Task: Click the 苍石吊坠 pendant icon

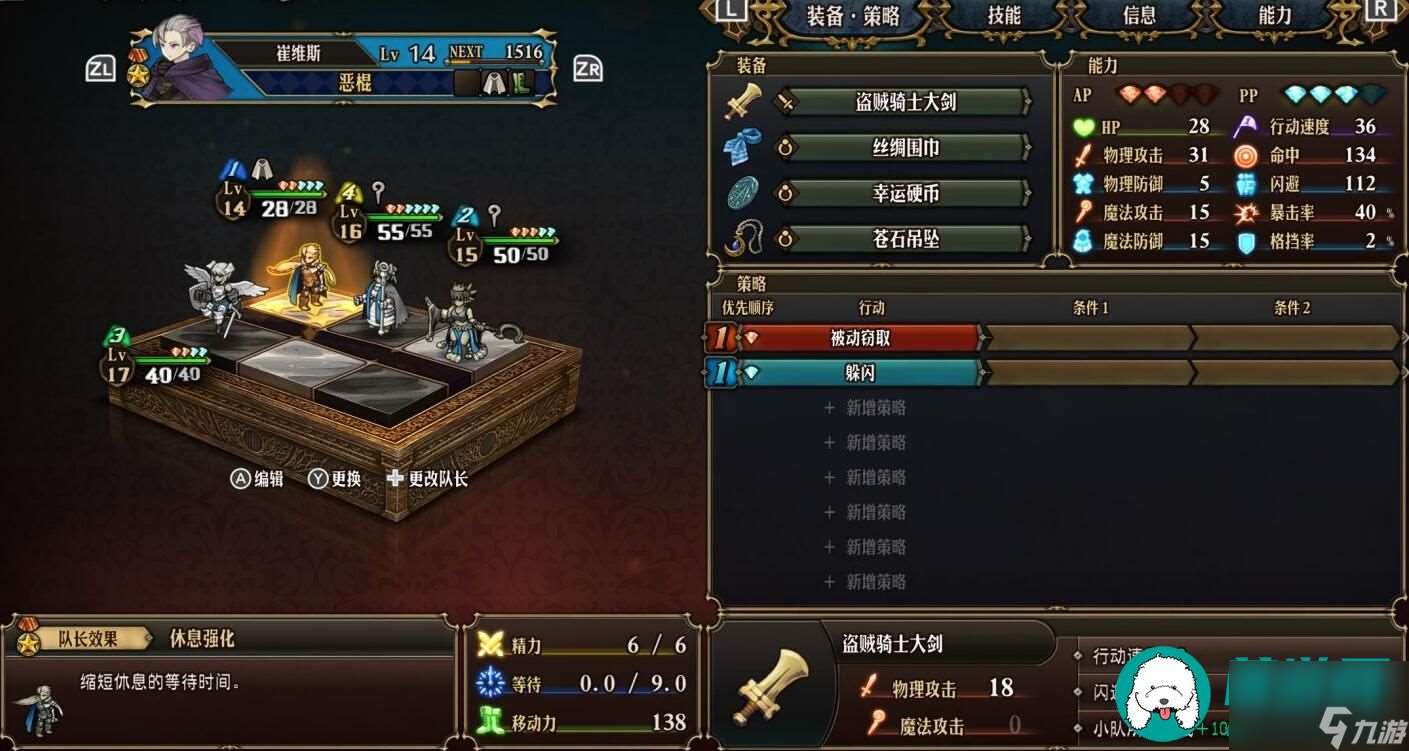Action: tap(742, 239)
